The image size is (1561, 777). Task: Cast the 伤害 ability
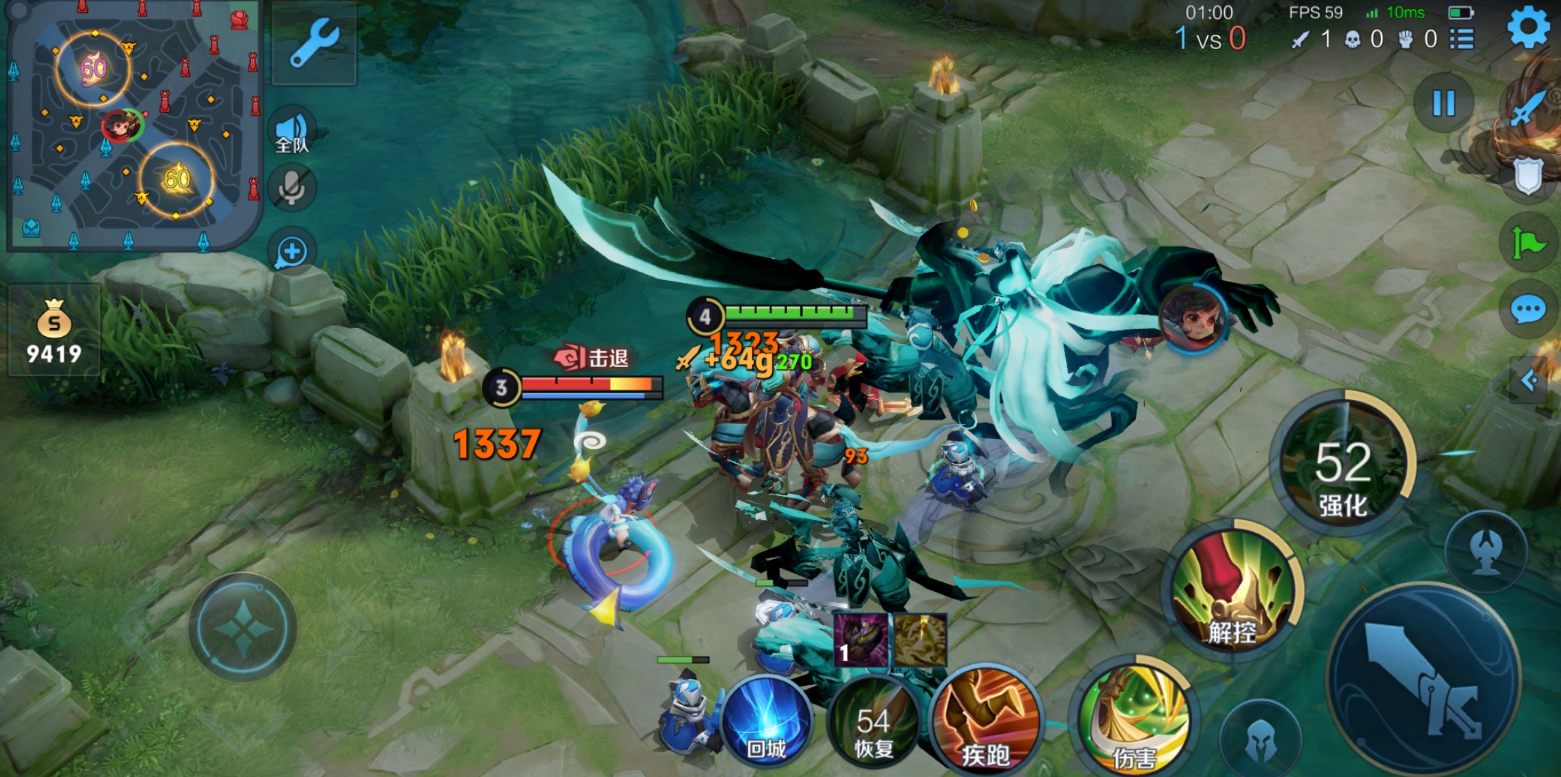1134,720
